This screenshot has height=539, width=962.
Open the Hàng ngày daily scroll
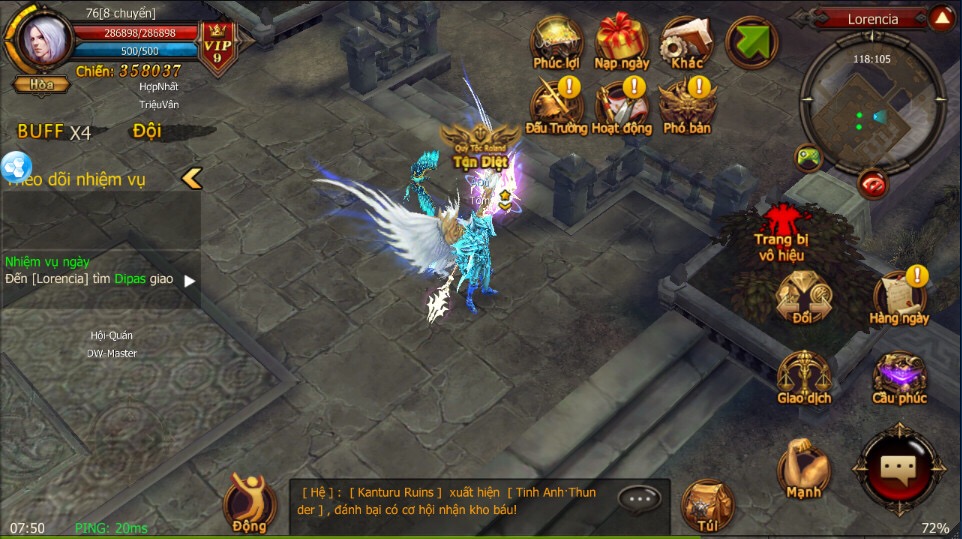click(x=898, y=297)
